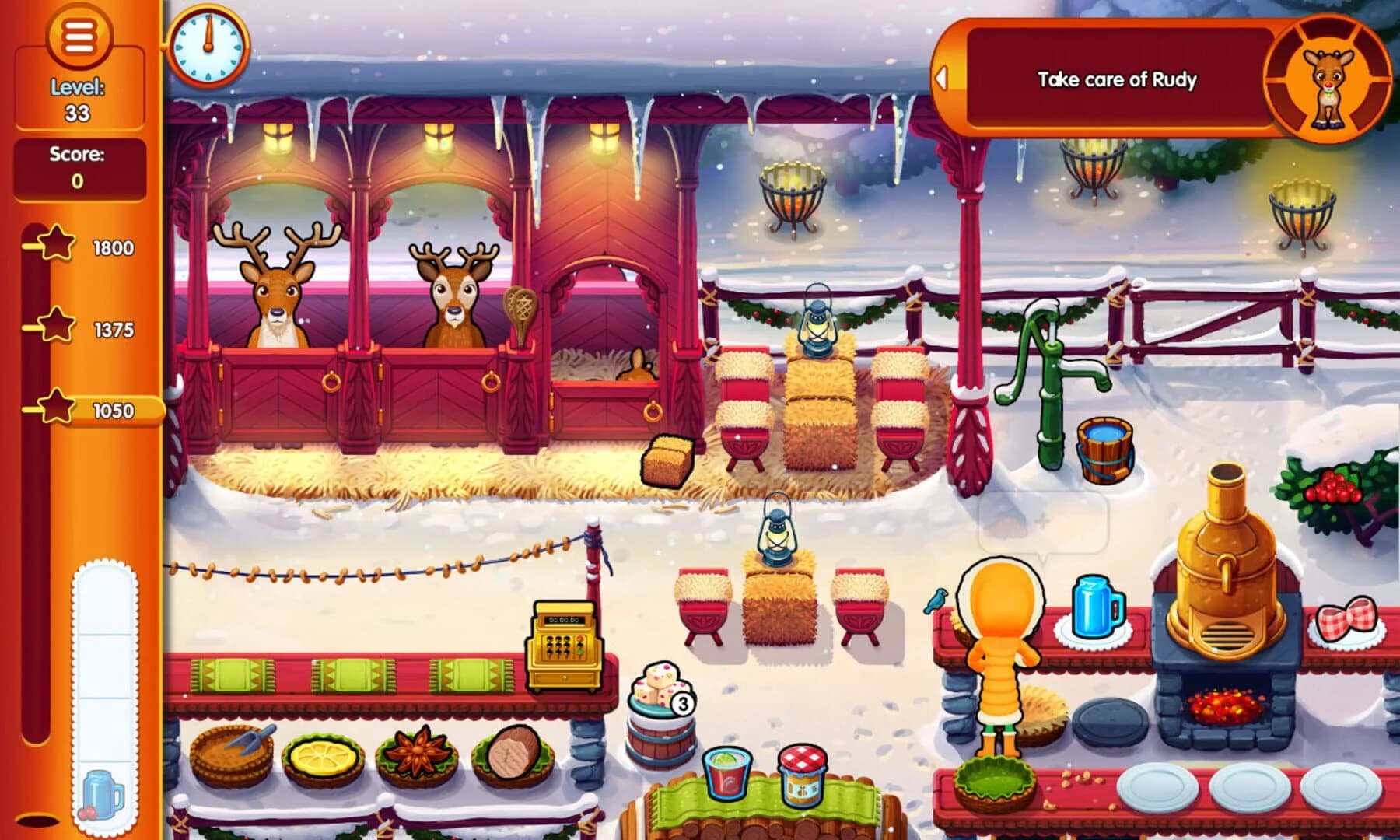Viewport: 1400px width, 840px height.
Task: Click the Score: 0 panel
Action: [x=78, y=170]
